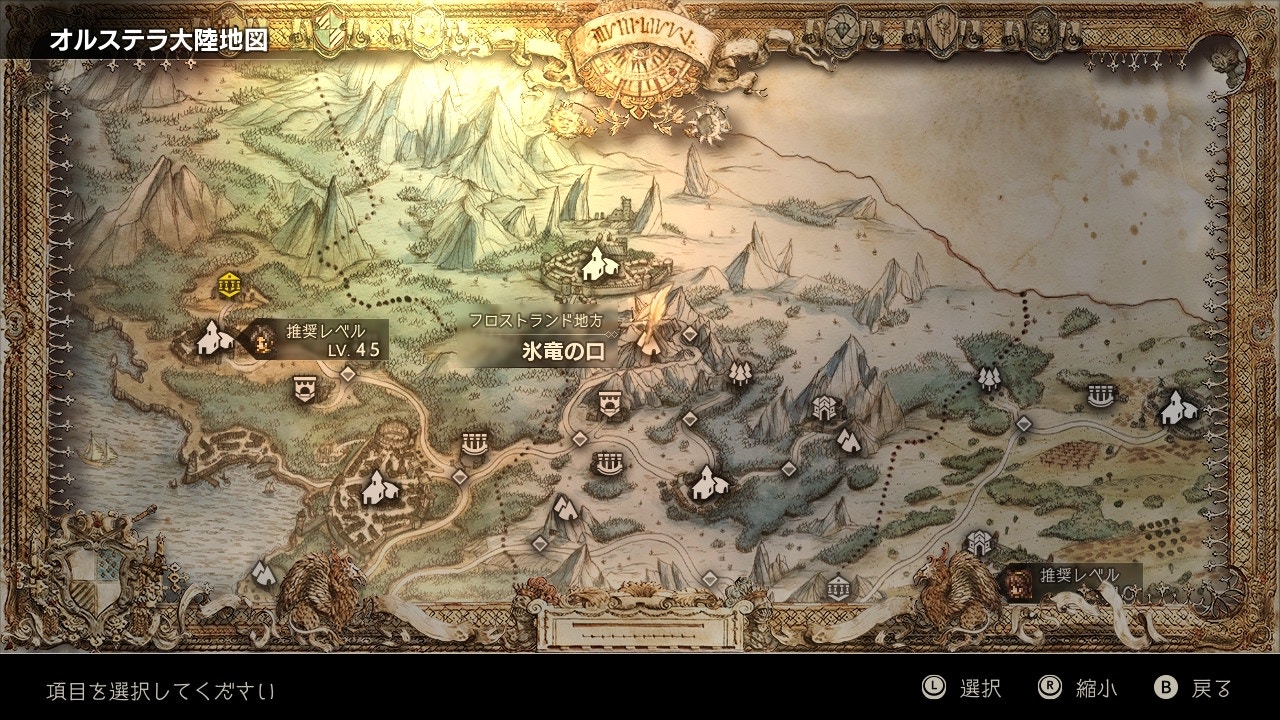Select the mansion marker beside the griffin ornament
Viewport: 1280px width, 720px height.
(x=978, y=544)
